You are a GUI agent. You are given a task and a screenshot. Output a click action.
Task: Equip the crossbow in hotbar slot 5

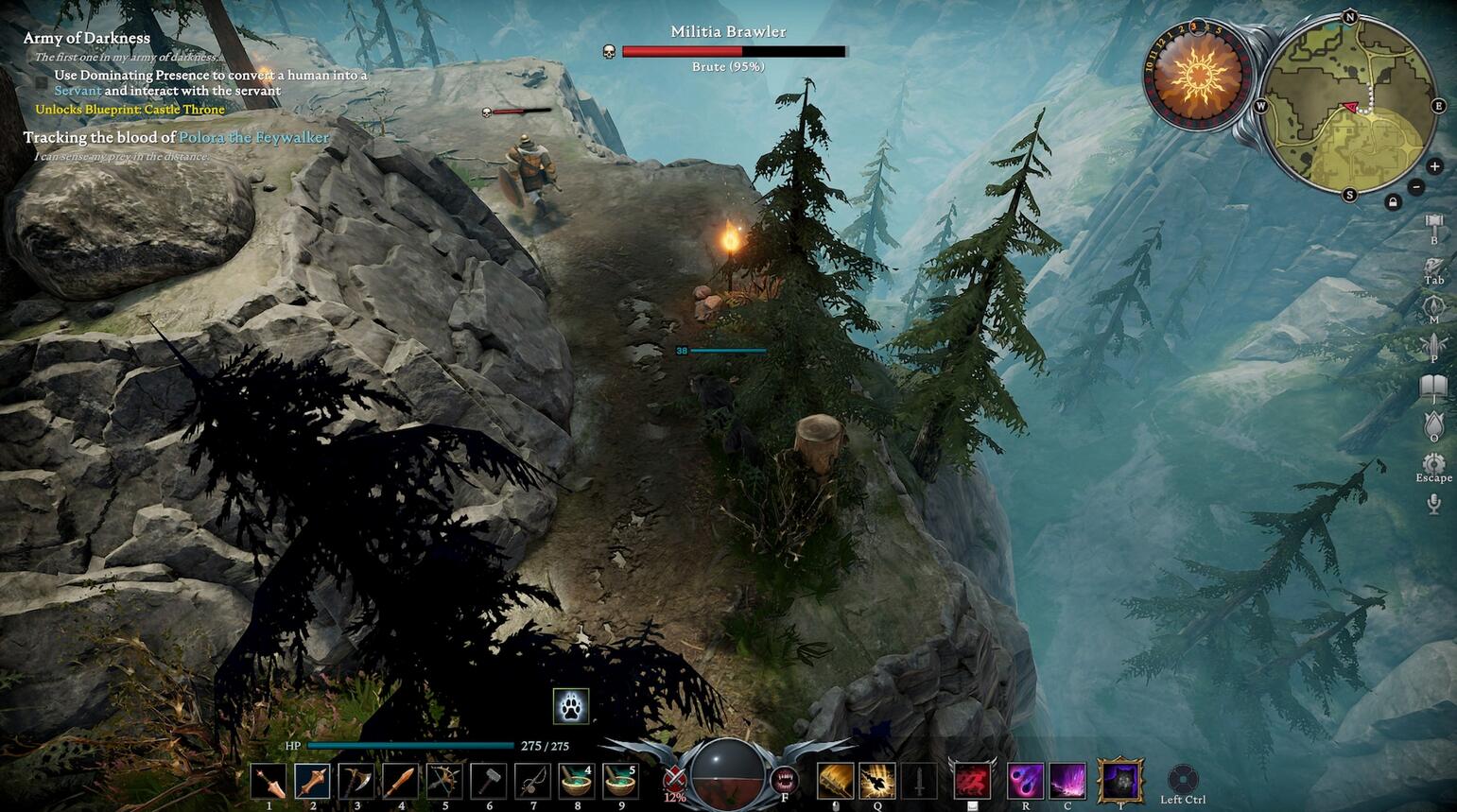[444, 782]
